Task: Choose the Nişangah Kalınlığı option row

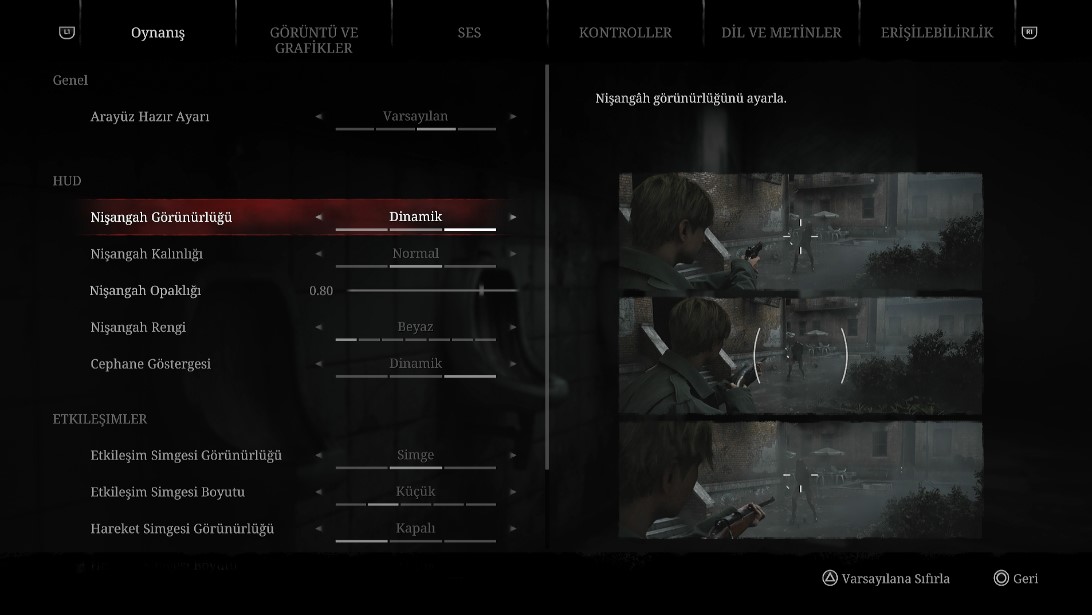Action: click(147, 254)
